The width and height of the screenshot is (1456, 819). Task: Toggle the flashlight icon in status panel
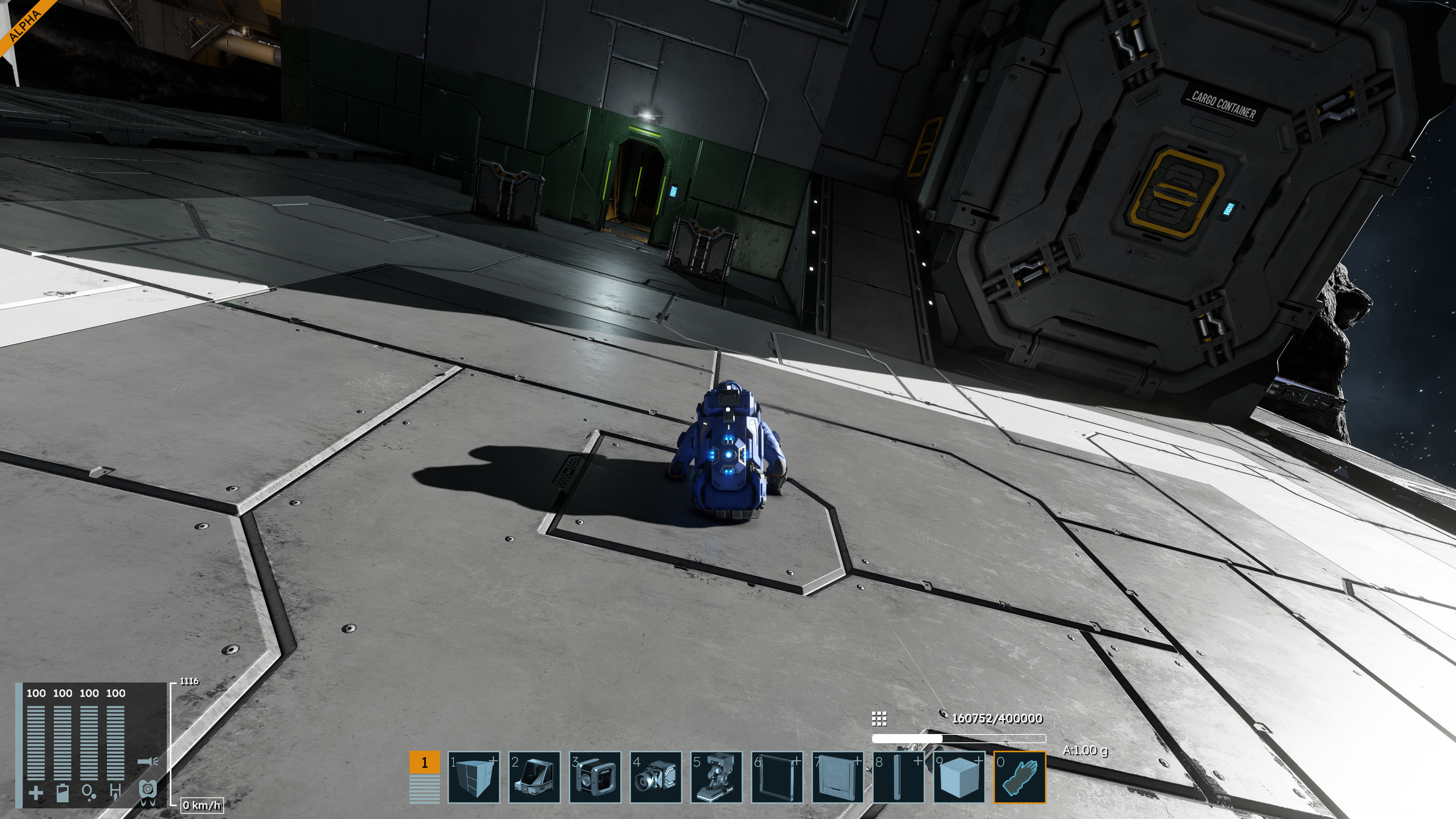coord(147,762)
